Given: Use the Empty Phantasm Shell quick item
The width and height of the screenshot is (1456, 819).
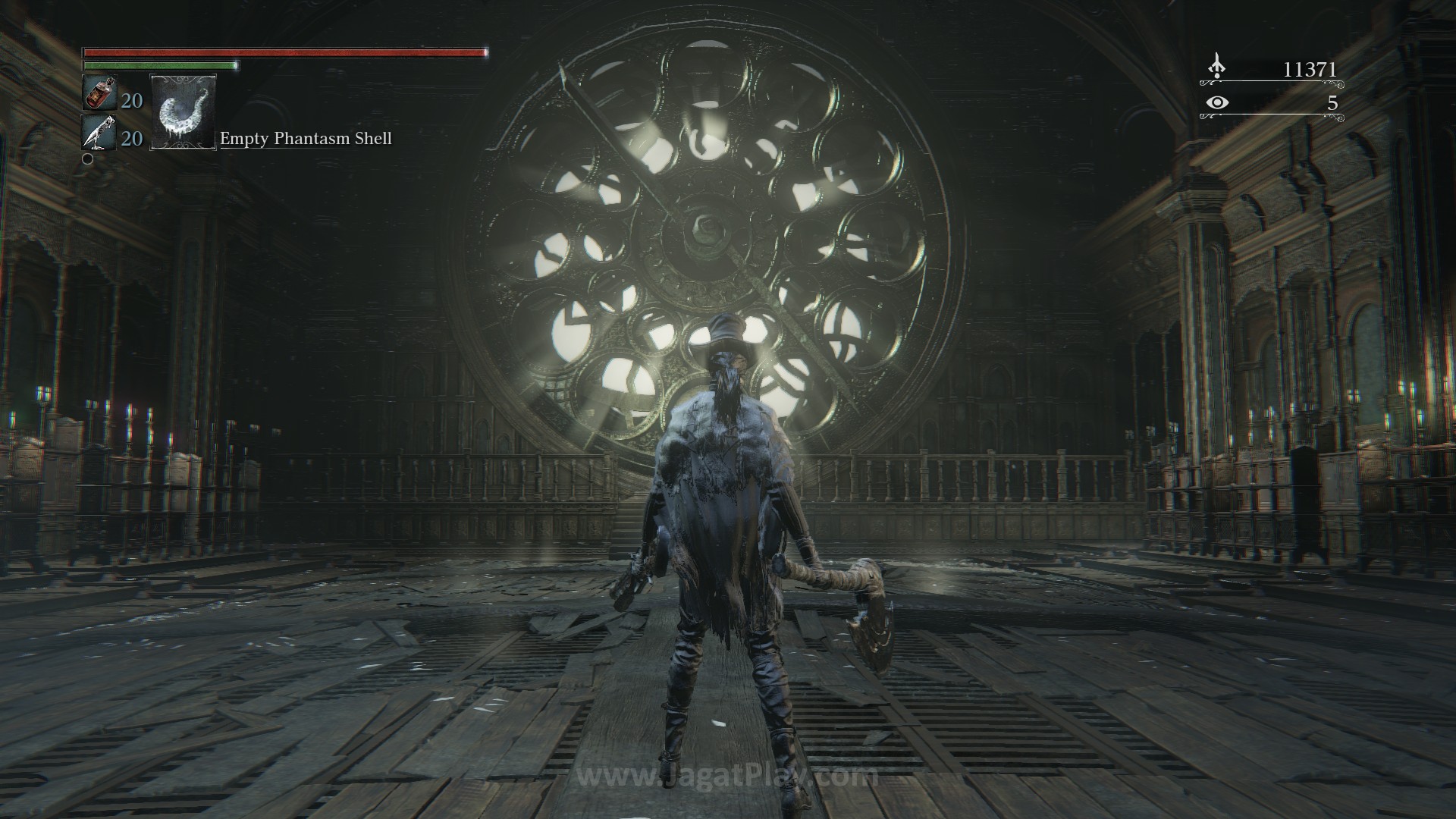Looking at the screenshot, I should coord(184,111).
